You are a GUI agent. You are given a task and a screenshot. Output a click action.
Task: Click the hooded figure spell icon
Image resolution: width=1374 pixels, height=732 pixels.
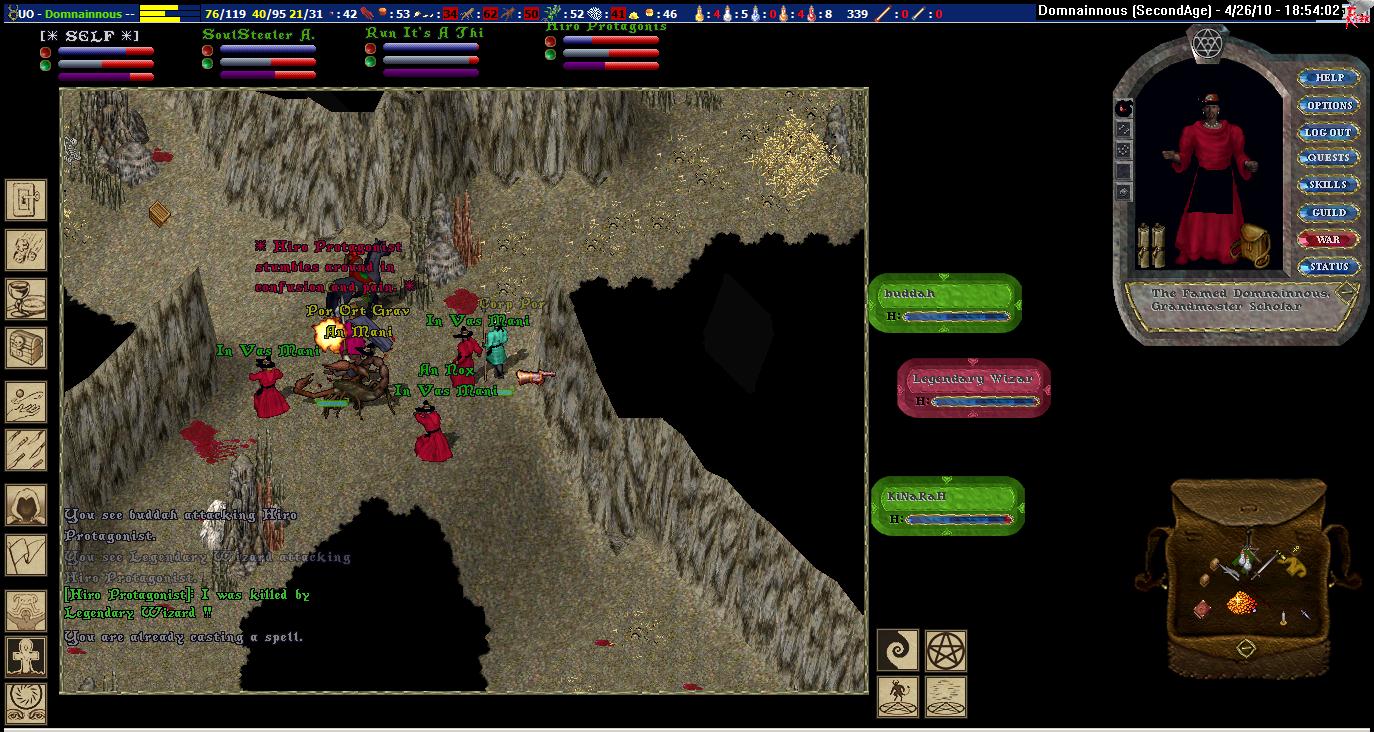click(x=26, y=506)
